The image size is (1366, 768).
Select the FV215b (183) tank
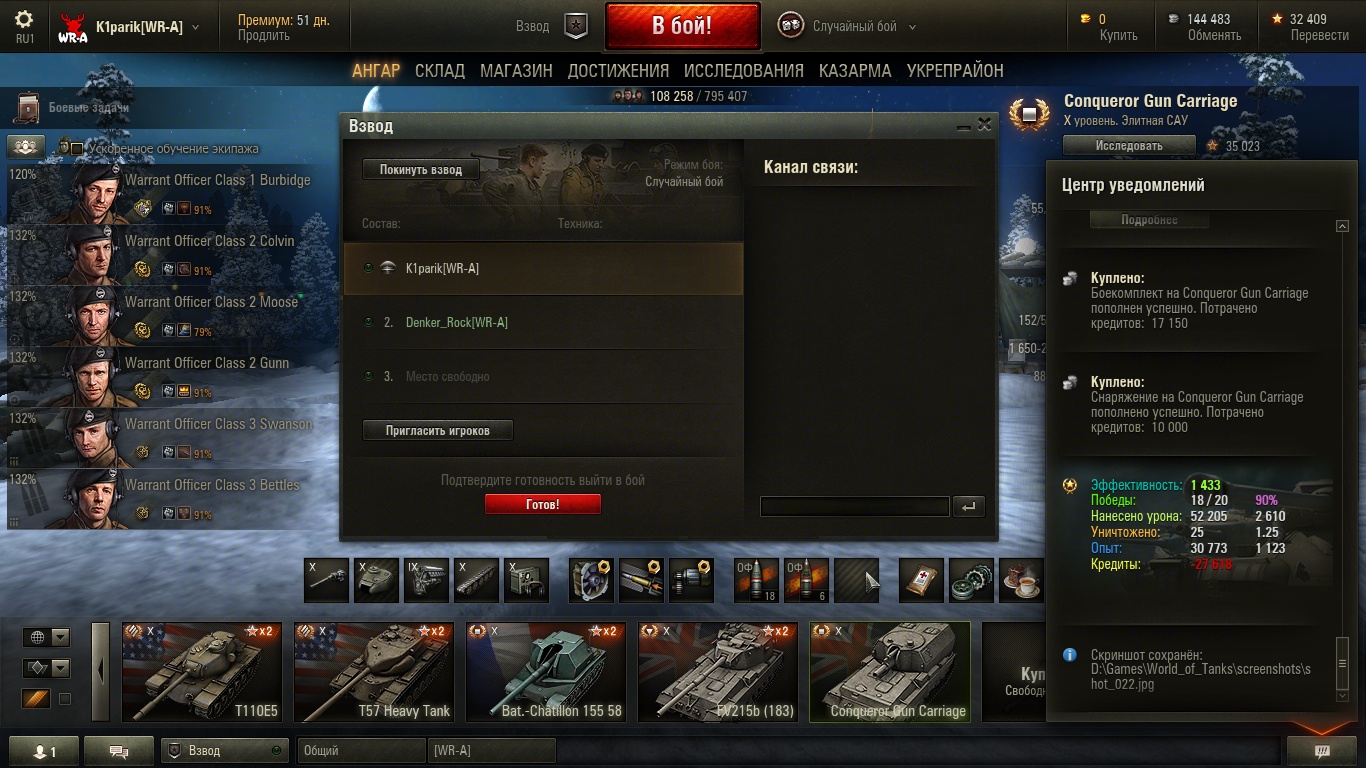[x=718, y=672]
